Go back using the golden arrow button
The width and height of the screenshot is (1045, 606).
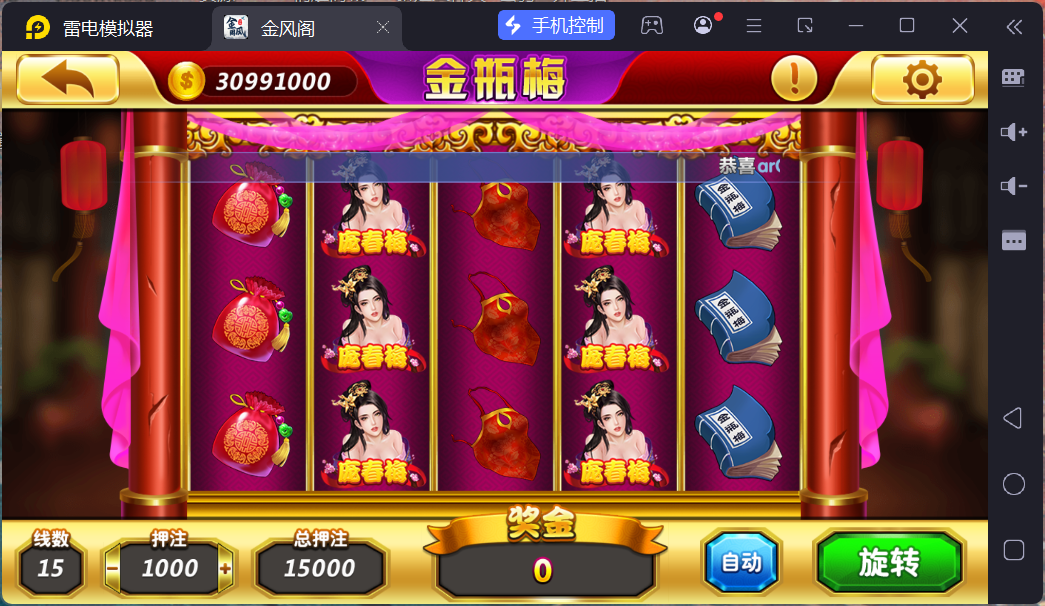(68, 80)
